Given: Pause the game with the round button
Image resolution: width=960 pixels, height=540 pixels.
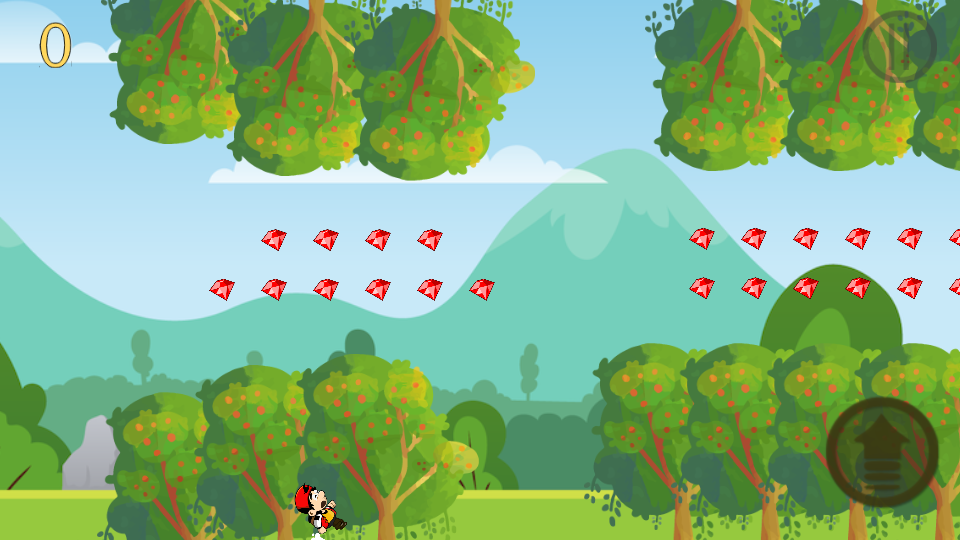Looking at the screenshot, I should pyautogui.click(x=899, y=47).
